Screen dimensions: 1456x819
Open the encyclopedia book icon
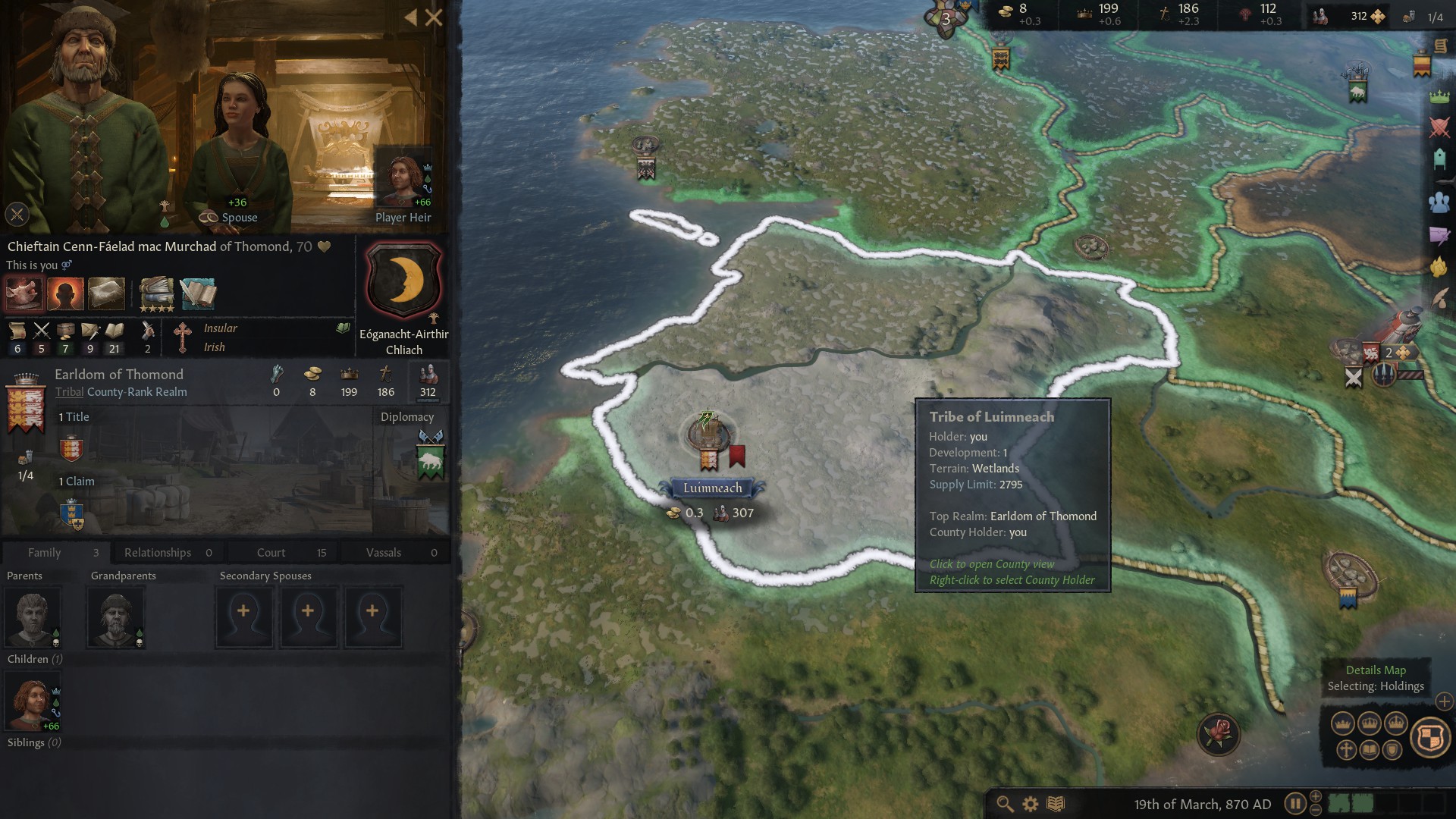(1056, 804)
